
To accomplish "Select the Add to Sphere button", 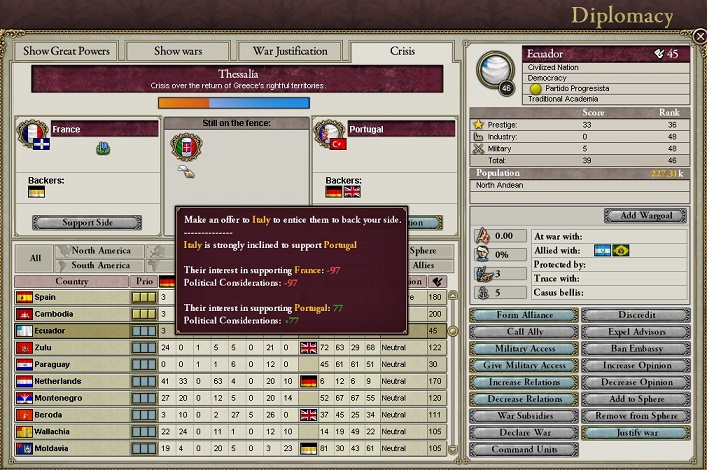I will click(x=636, y=399).
